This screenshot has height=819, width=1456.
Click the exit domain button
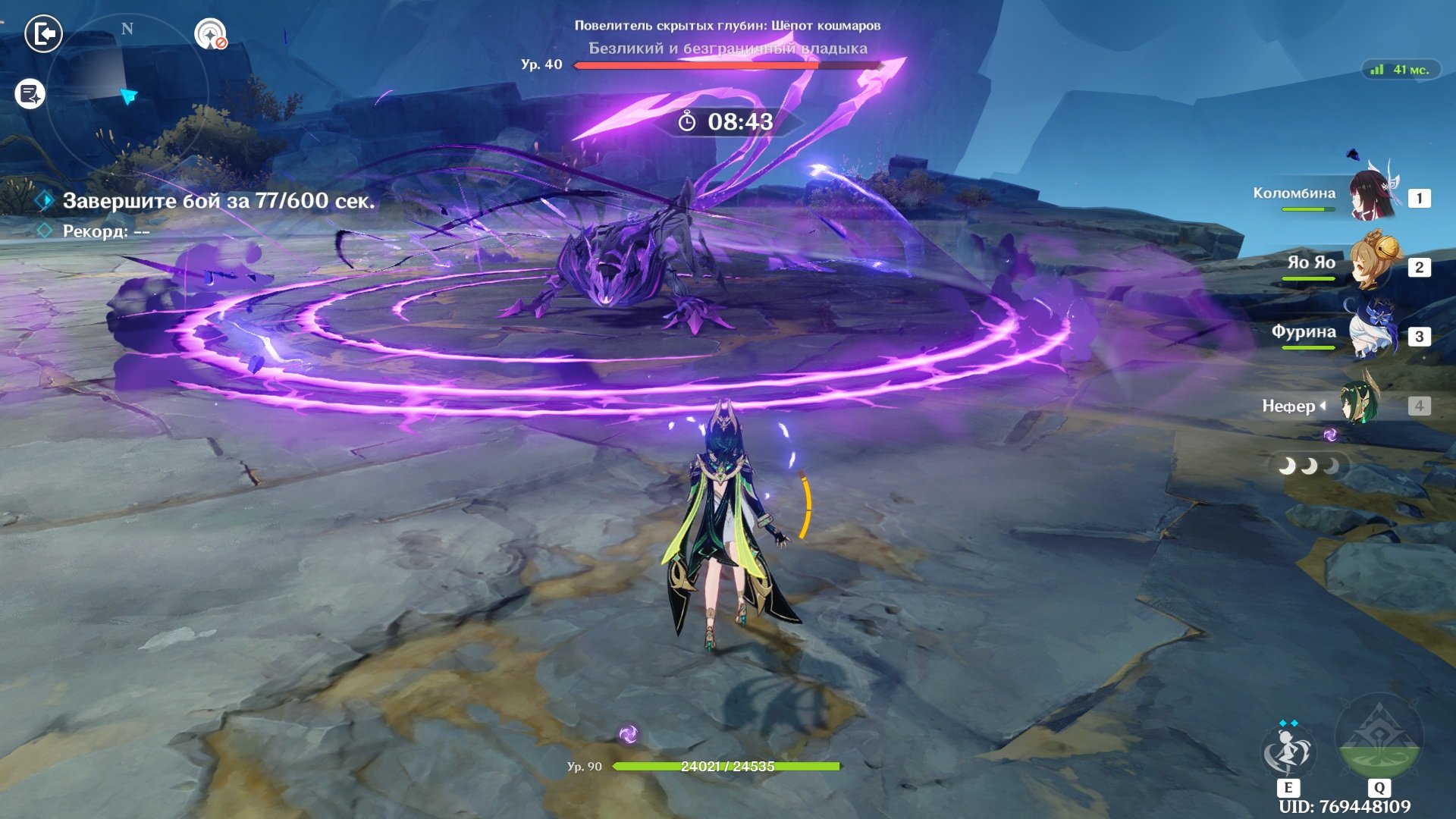pyautogui.click(x=43, y=33)
